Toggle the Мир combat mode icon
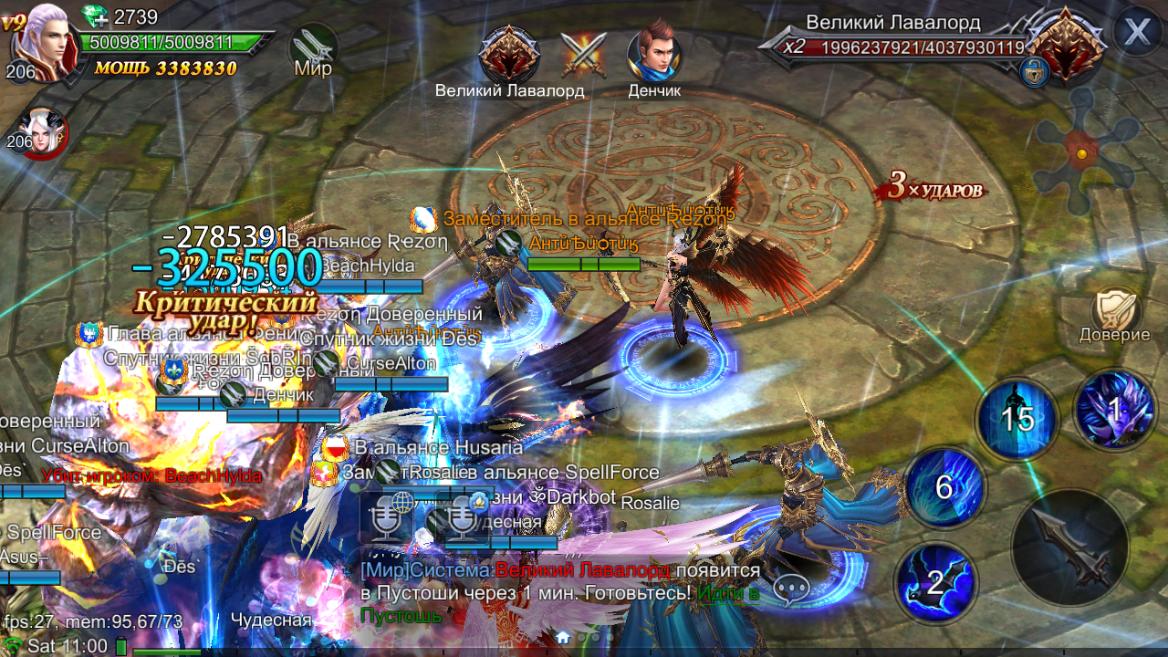The width and height of the screenshot is (1168, 657). pyautogui.click(x=313, y=48)
